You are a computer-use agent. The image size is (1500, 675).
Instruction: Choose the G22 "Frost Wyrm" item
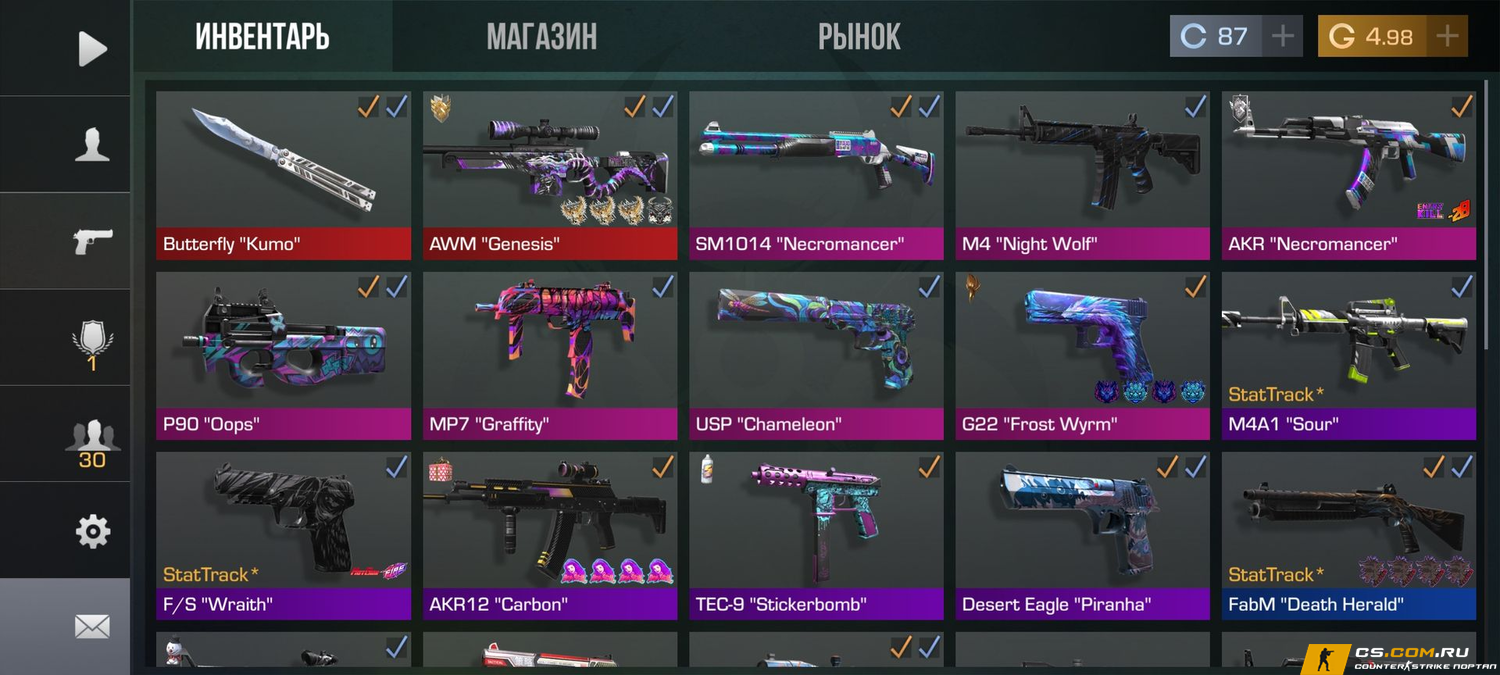pyautogui.click(x=1082, y=355)
